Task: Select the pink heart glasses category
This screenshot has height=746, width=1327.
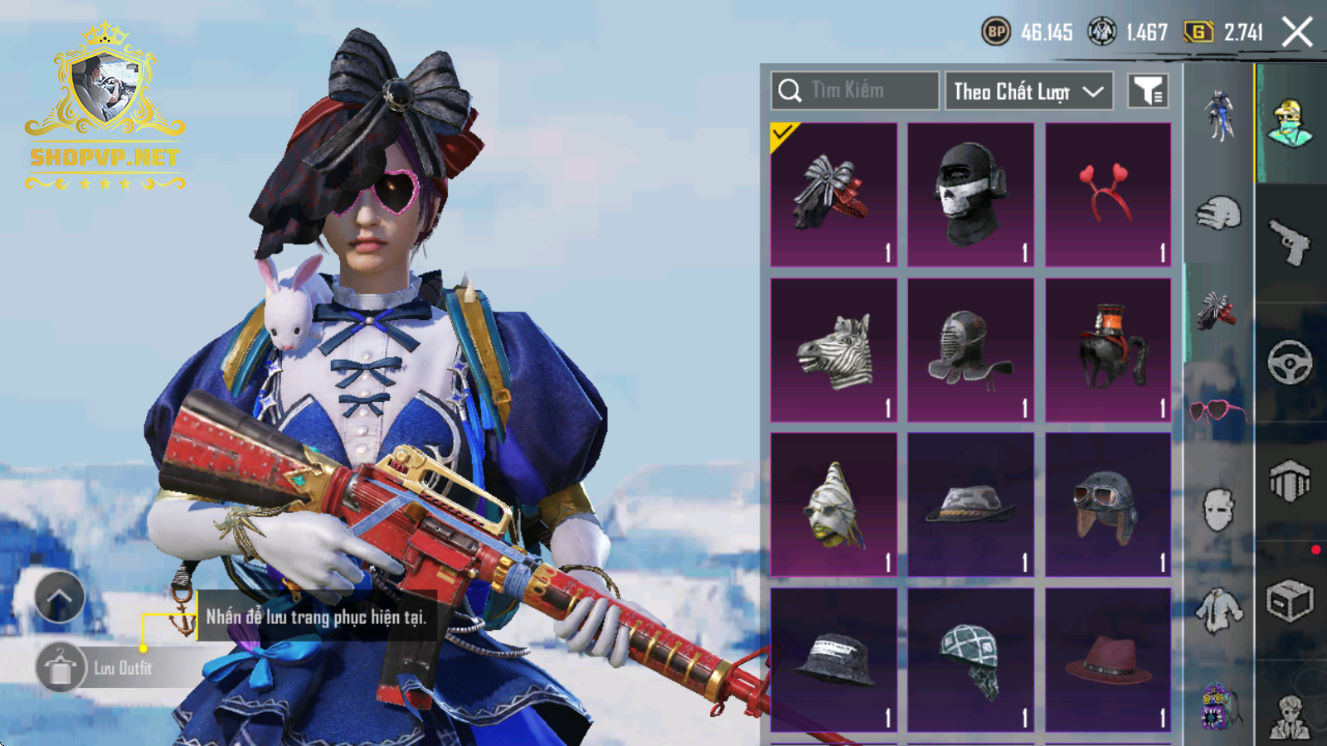Action: 1218,410
